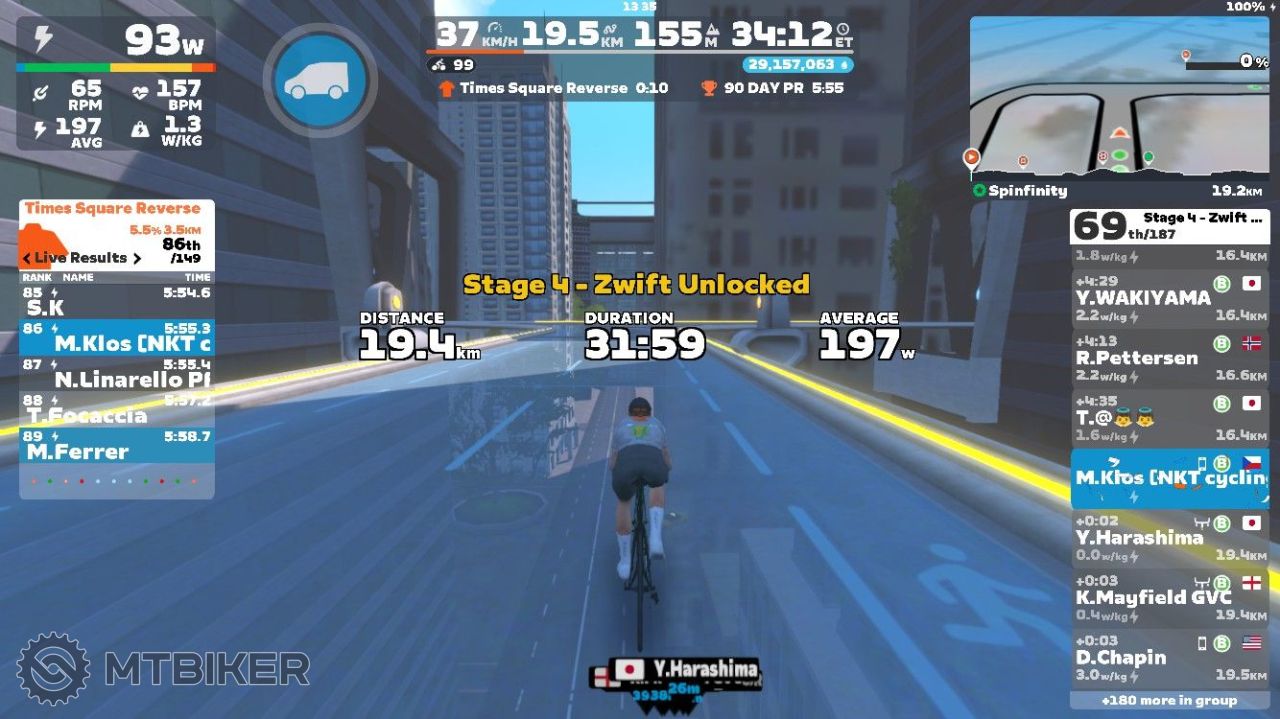Expand the +180 more in group entry
1280x719 pixels.
pyautogui.click(x=1168, y=701)
